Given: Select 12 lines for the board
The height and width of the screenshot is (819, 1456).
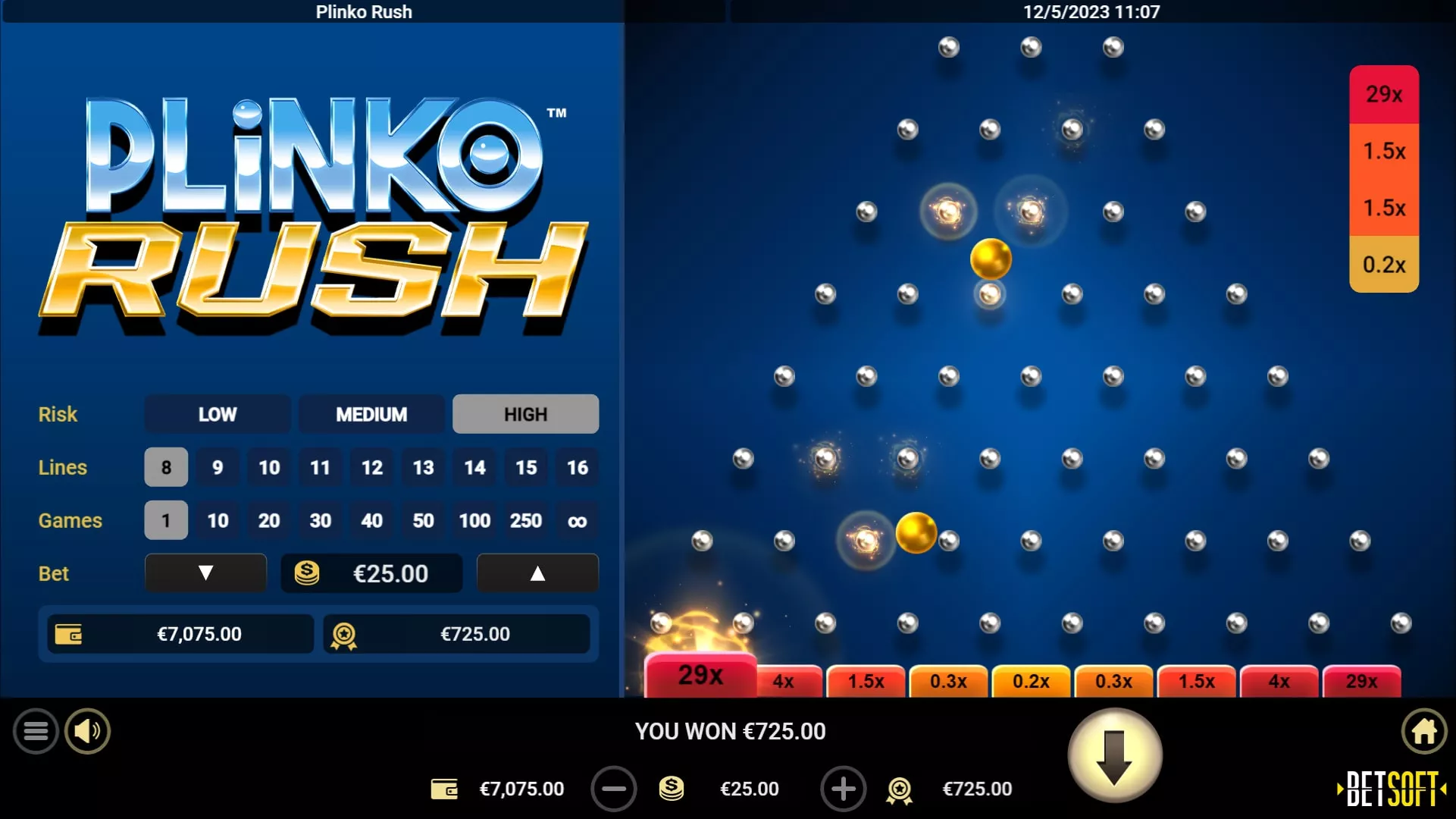Looking at the screenshot, I should pyautogui.click(x=371, y=468).
